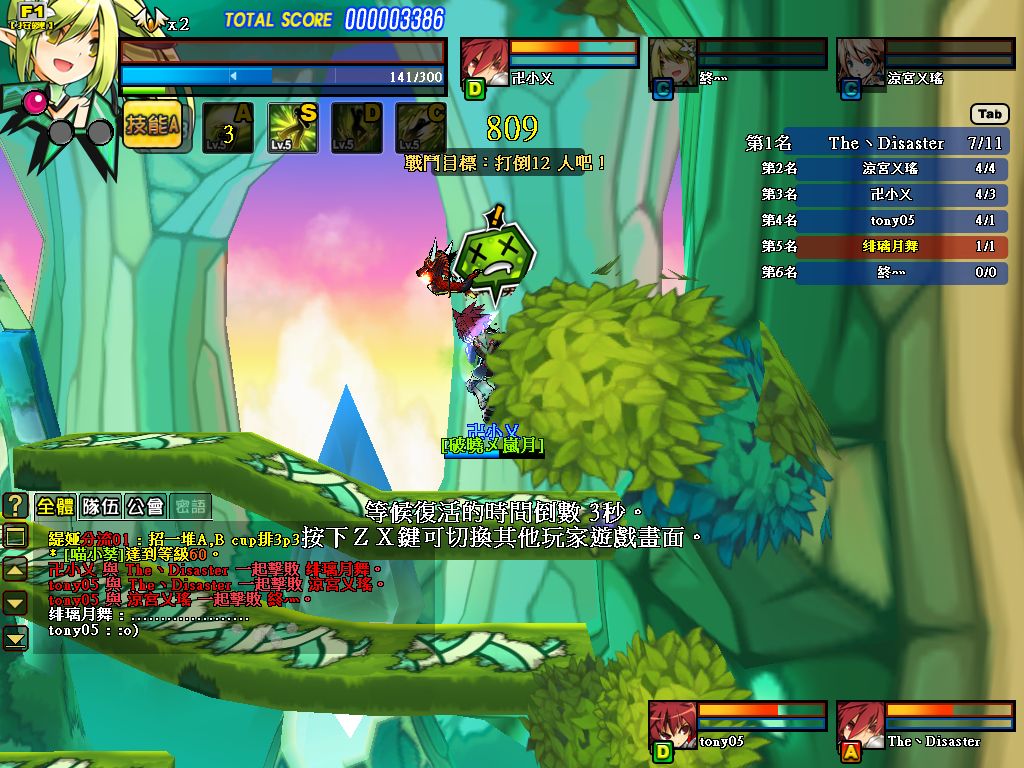The height and width of the screenshot is (768, 1024).
Task: Click the chat scroll-down arrow button
Action: tap(15, 603)
